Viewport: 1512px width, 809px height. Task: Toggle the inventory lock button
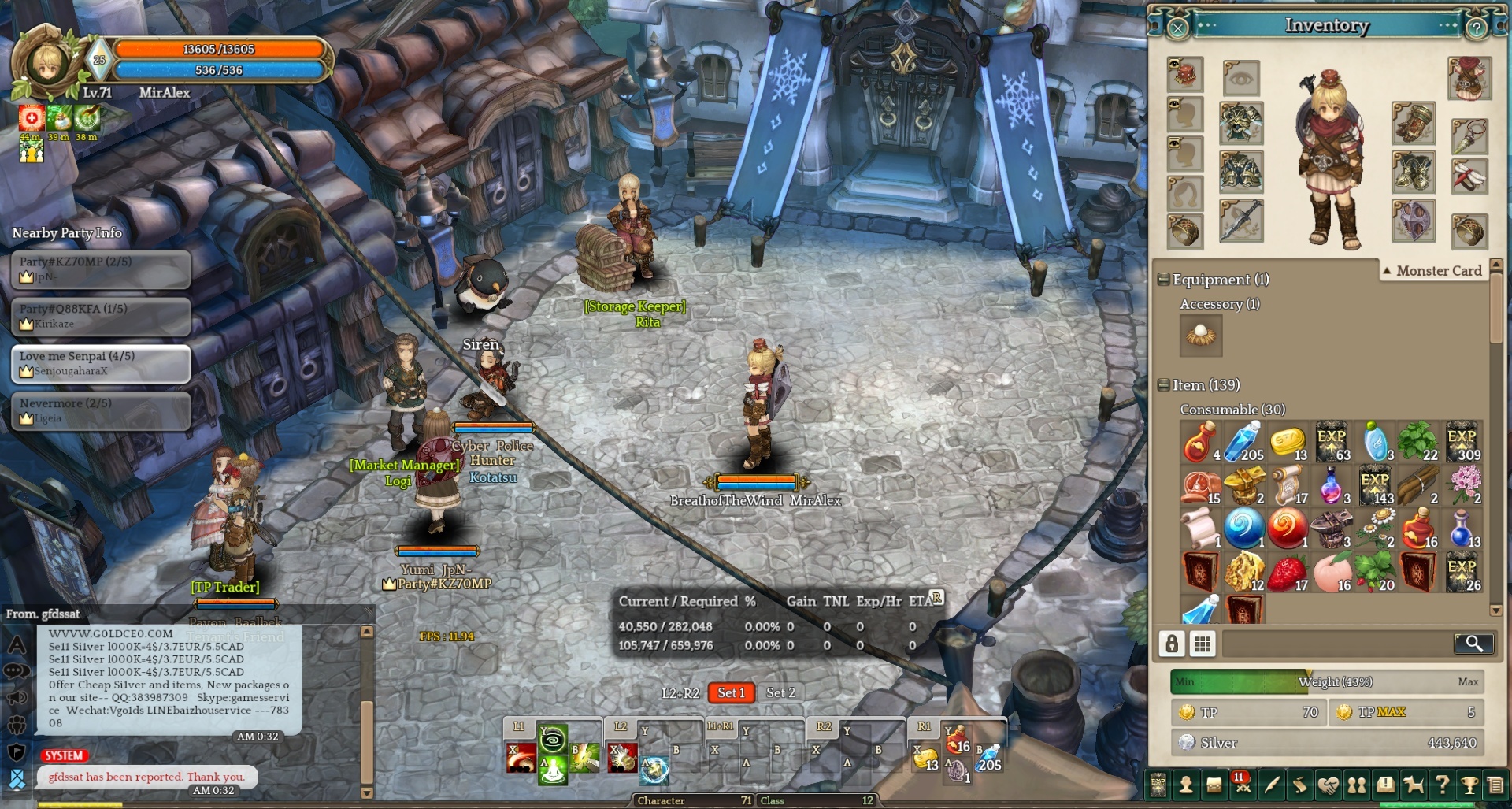(1172, 644)
